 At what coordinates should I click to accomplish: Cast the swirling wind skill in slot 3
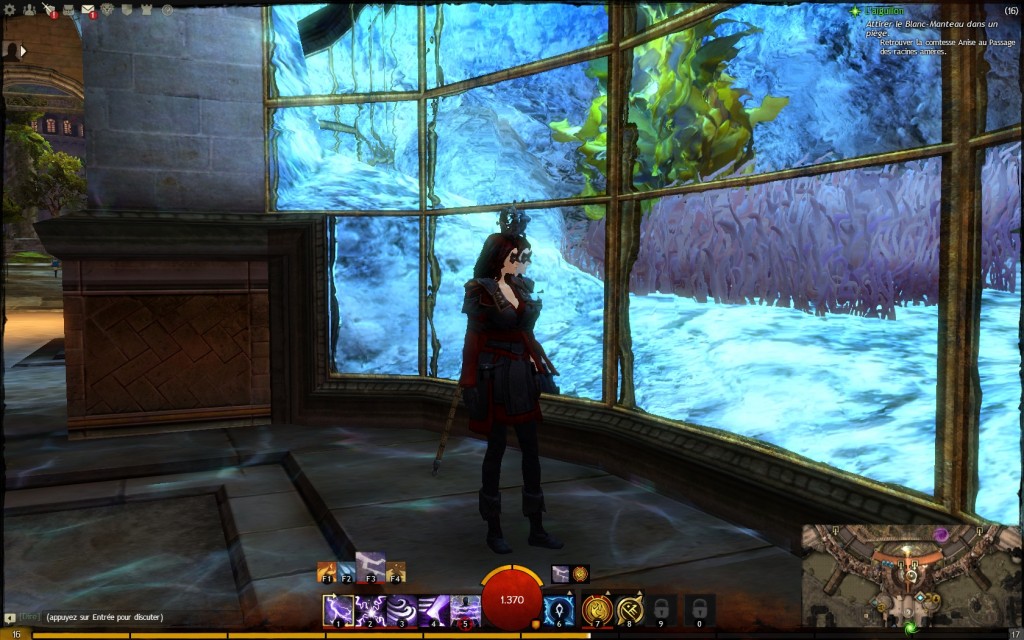pos(402,609)
